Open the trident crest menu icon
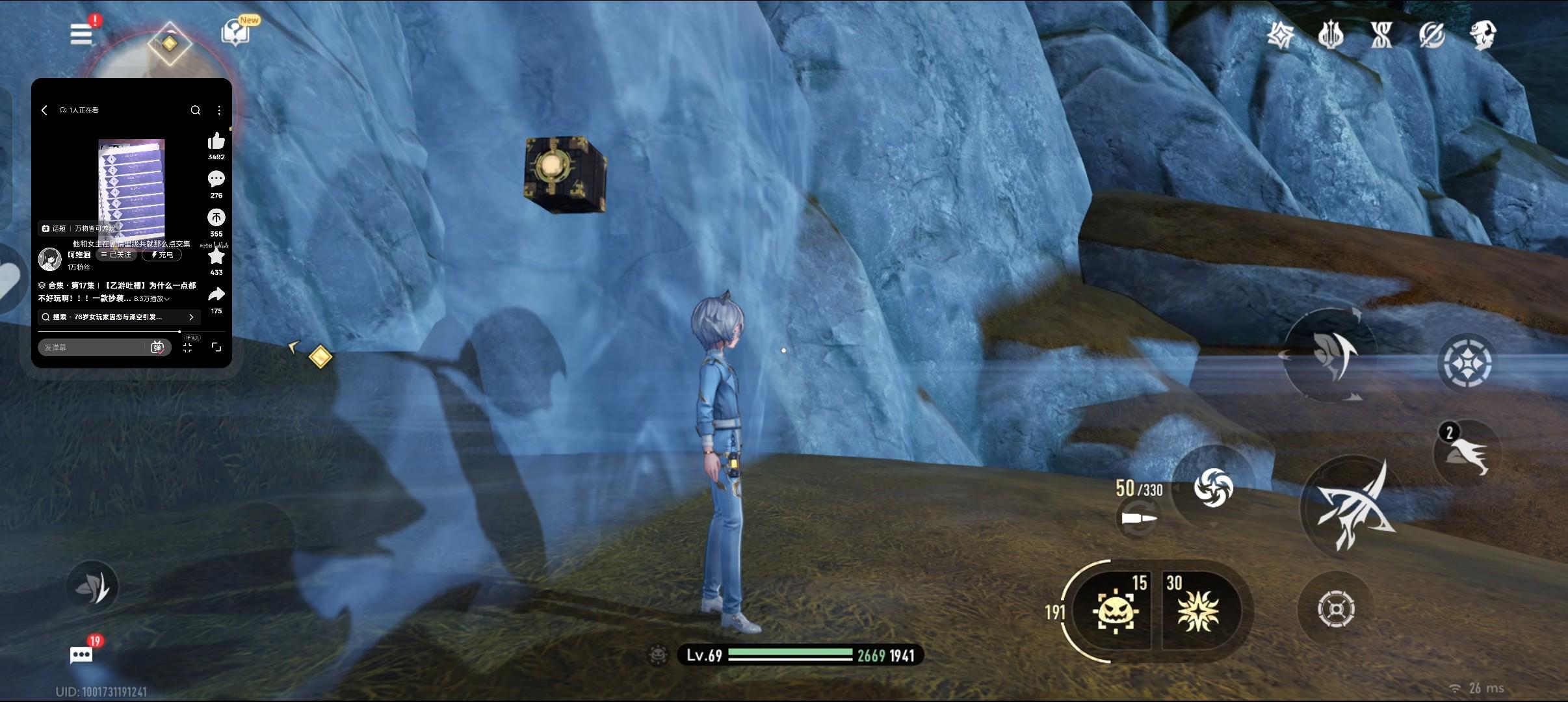Image resolution: width=1568 pixels, height=702 pixels. pos(1331,34)
